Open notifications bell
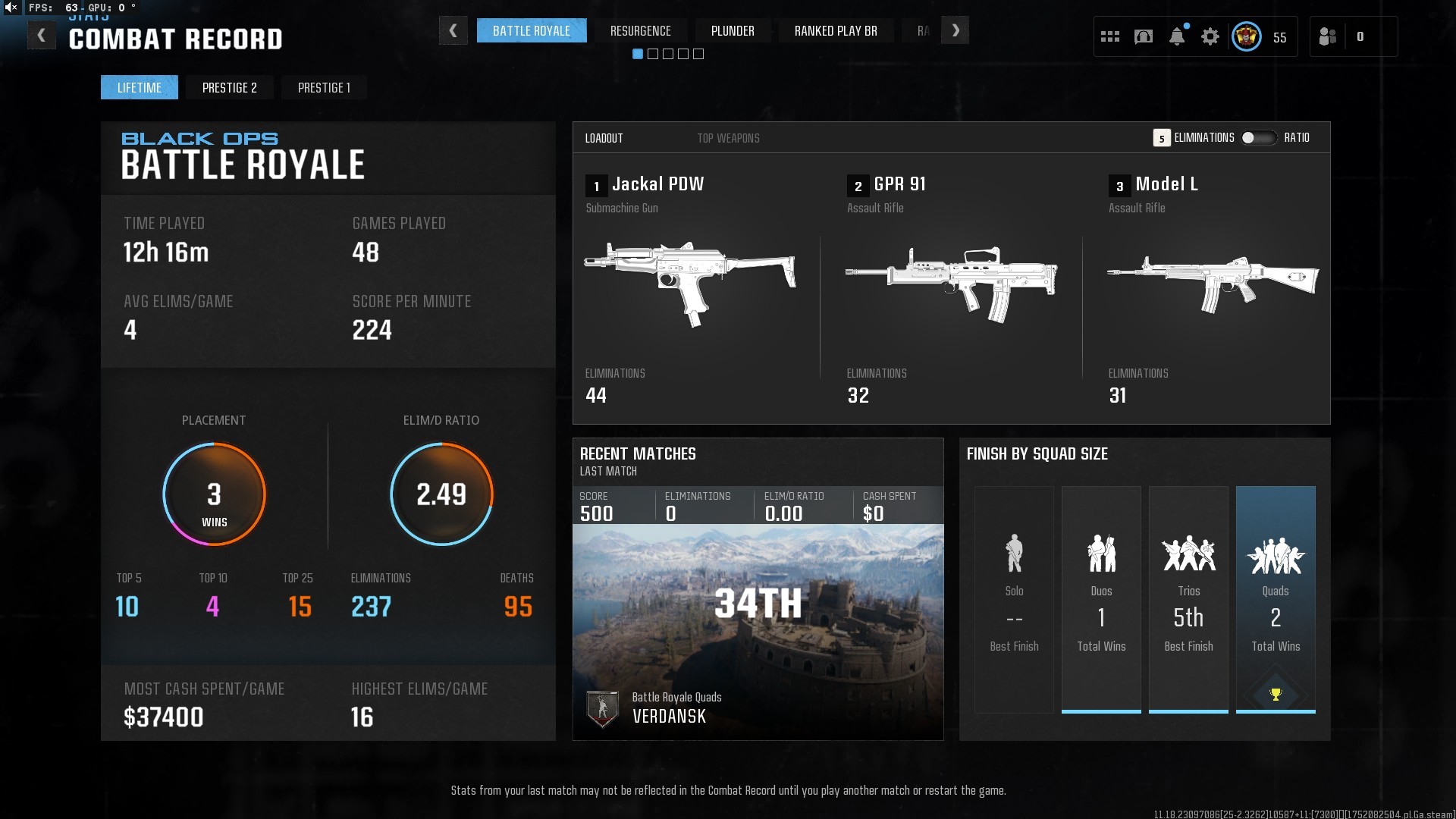Viewport: 1456px width, 819px height. (1176, 36)
